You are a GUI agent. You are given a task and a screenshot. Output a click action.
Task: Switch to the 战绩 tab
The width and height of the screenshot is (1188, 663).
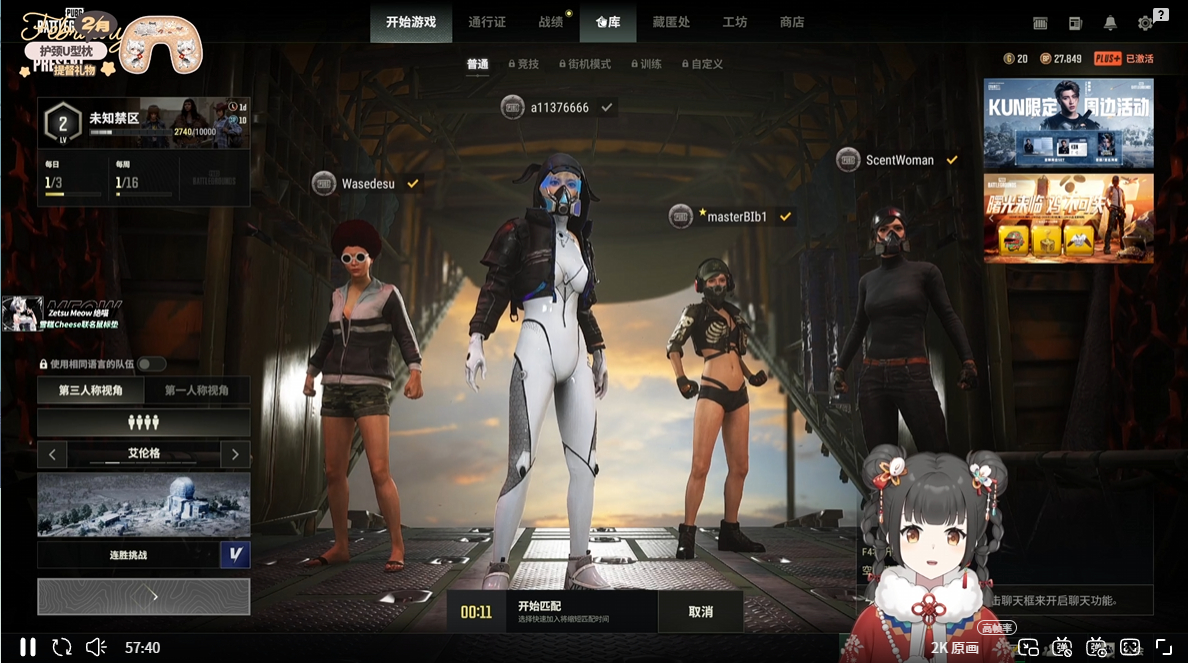[x=551, y=22]
